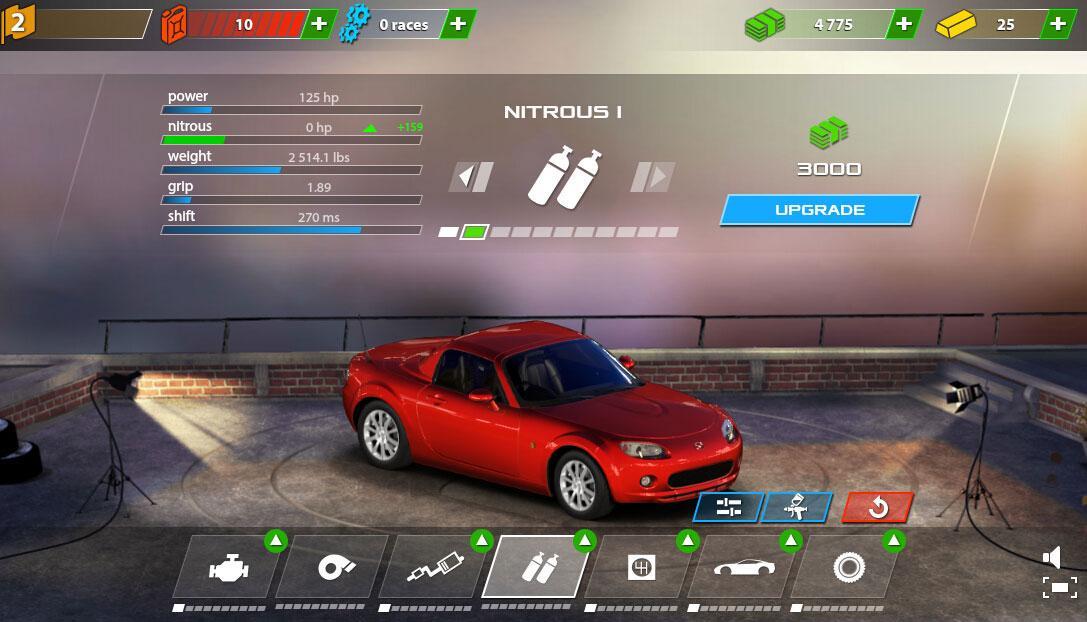This screenshot has height=622, width=1087.
Task: Choose the exhaust upgrade category
Action: 434,567
